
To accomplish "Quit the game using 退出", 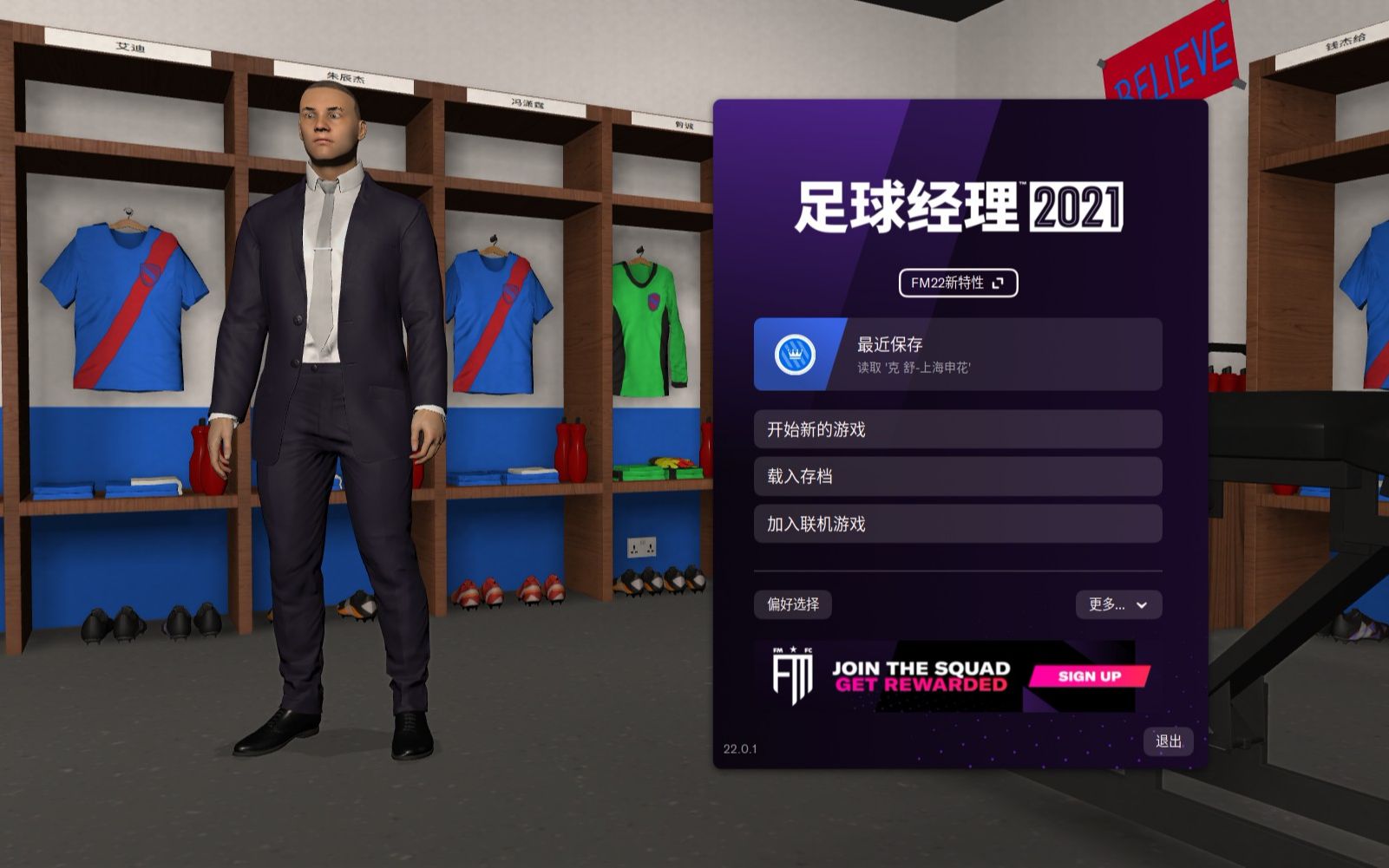I will click(x=1168, y=743).
